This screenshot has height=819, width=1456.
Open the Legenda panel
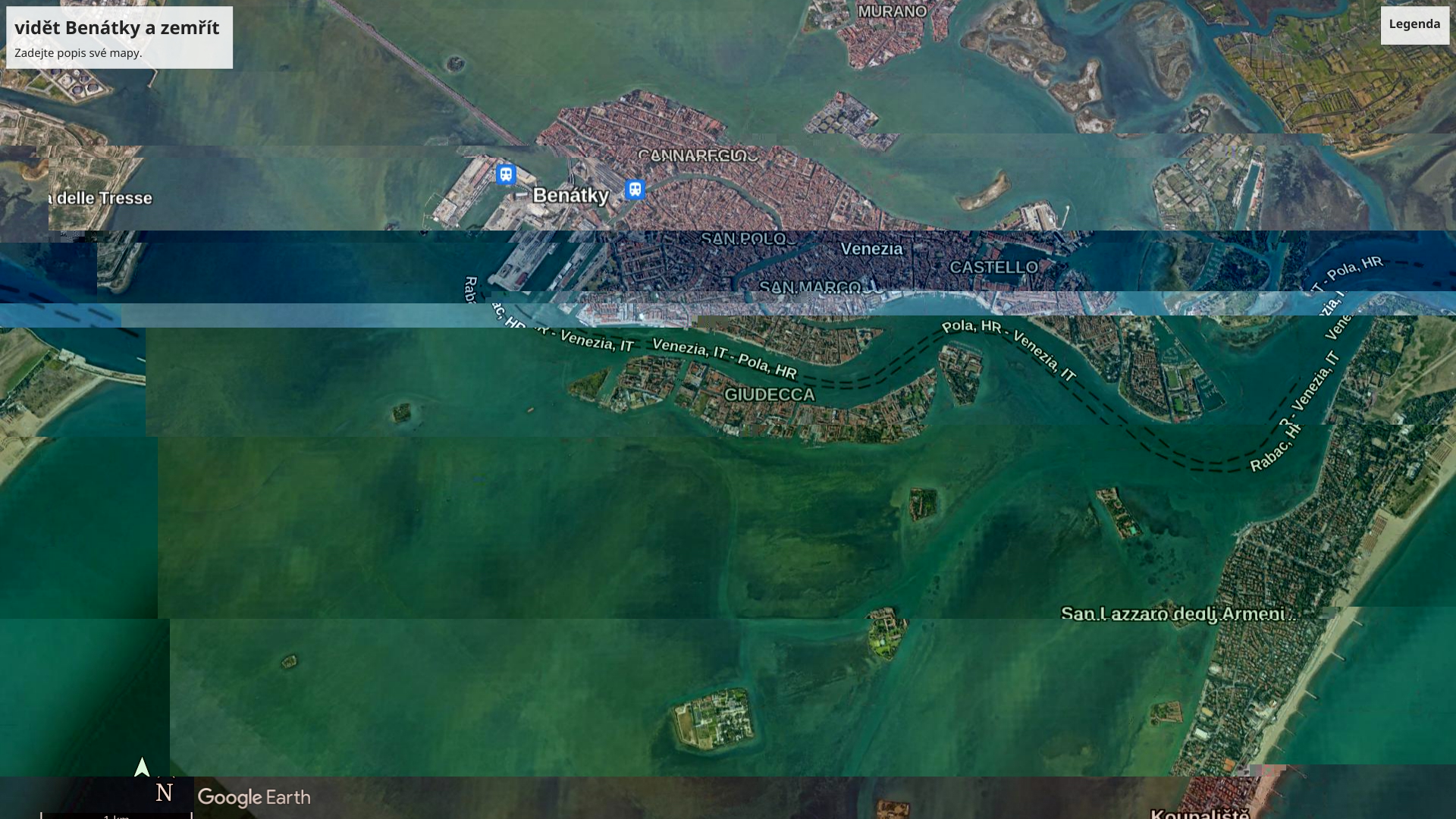pos(1414,24)
